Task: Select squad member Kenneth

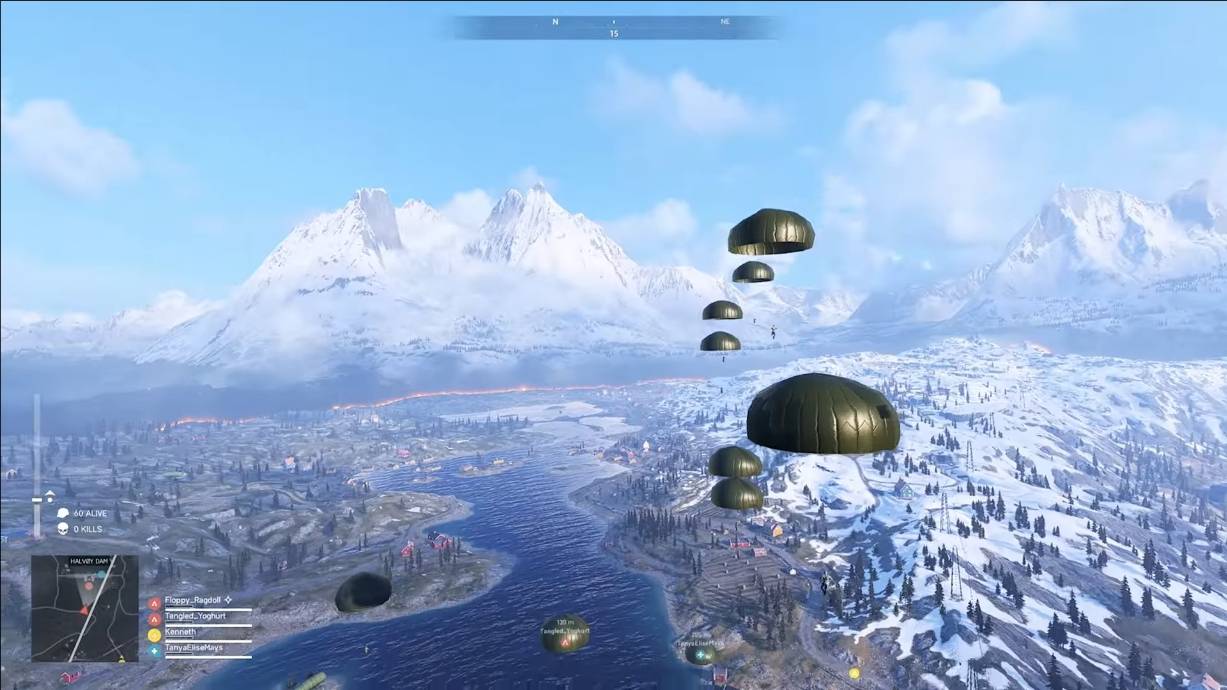Action: (x=180, y=632)
